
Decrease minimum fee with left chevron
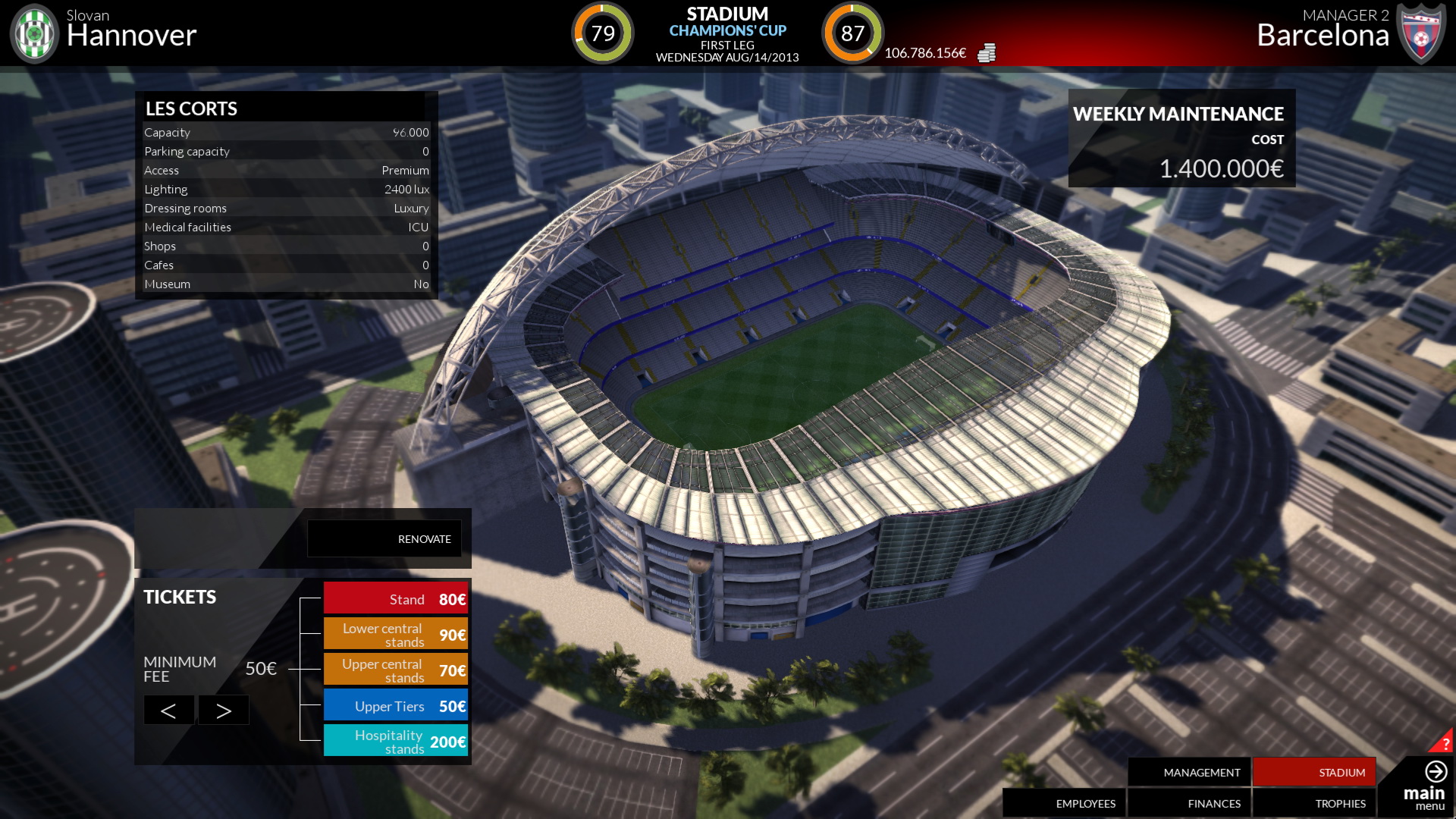[168, 710]
